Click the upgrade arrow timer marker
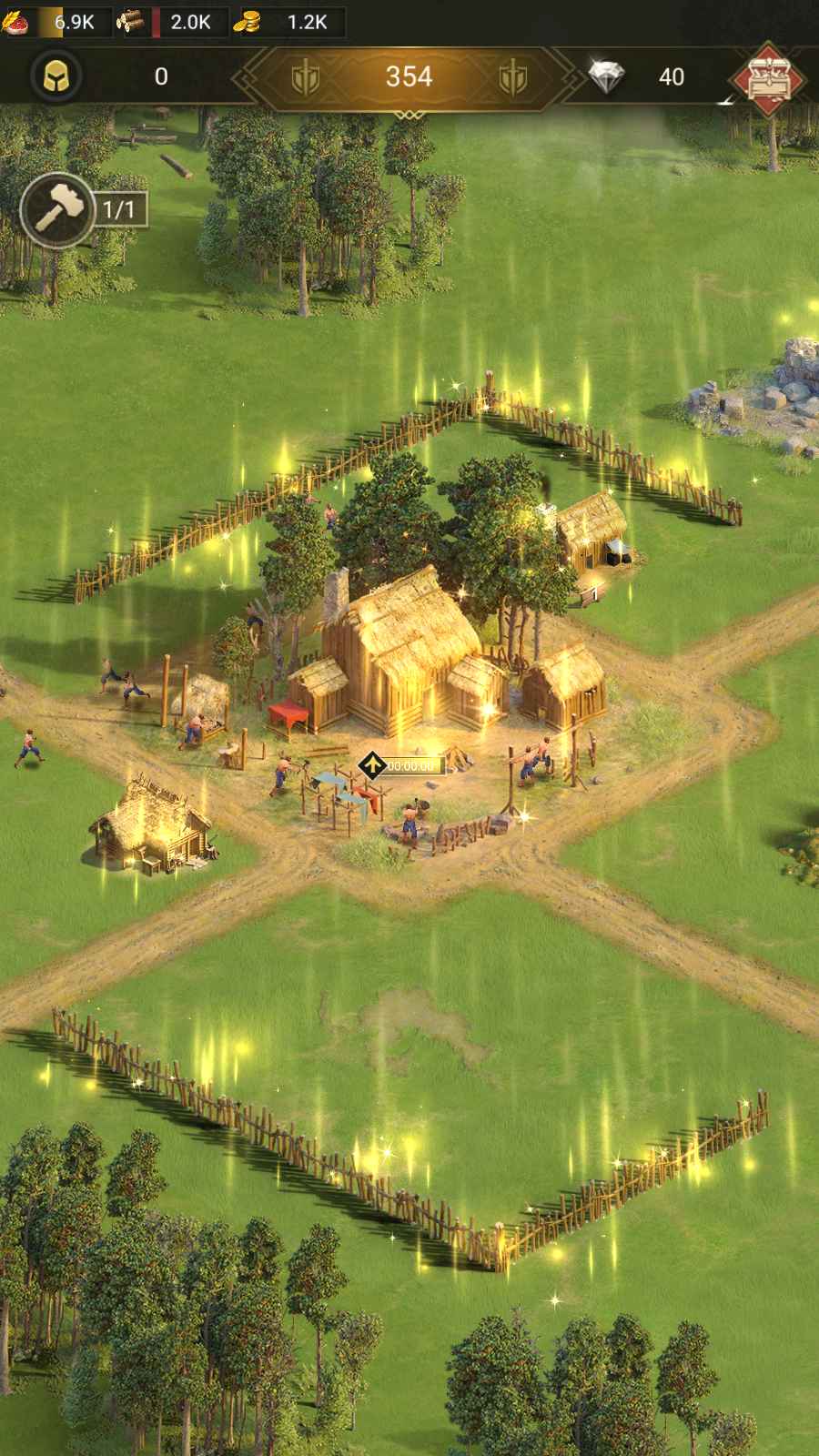 click(370, 765)
